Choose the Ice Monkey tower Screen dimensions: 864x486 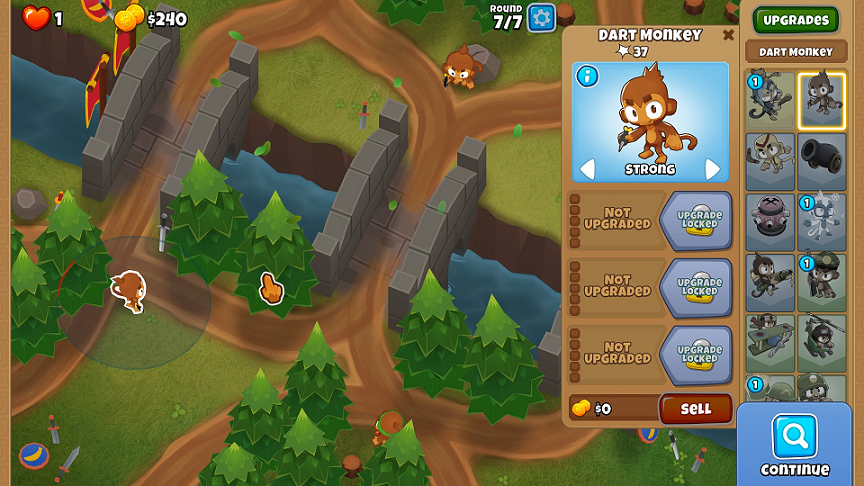[x=822, y=222]
